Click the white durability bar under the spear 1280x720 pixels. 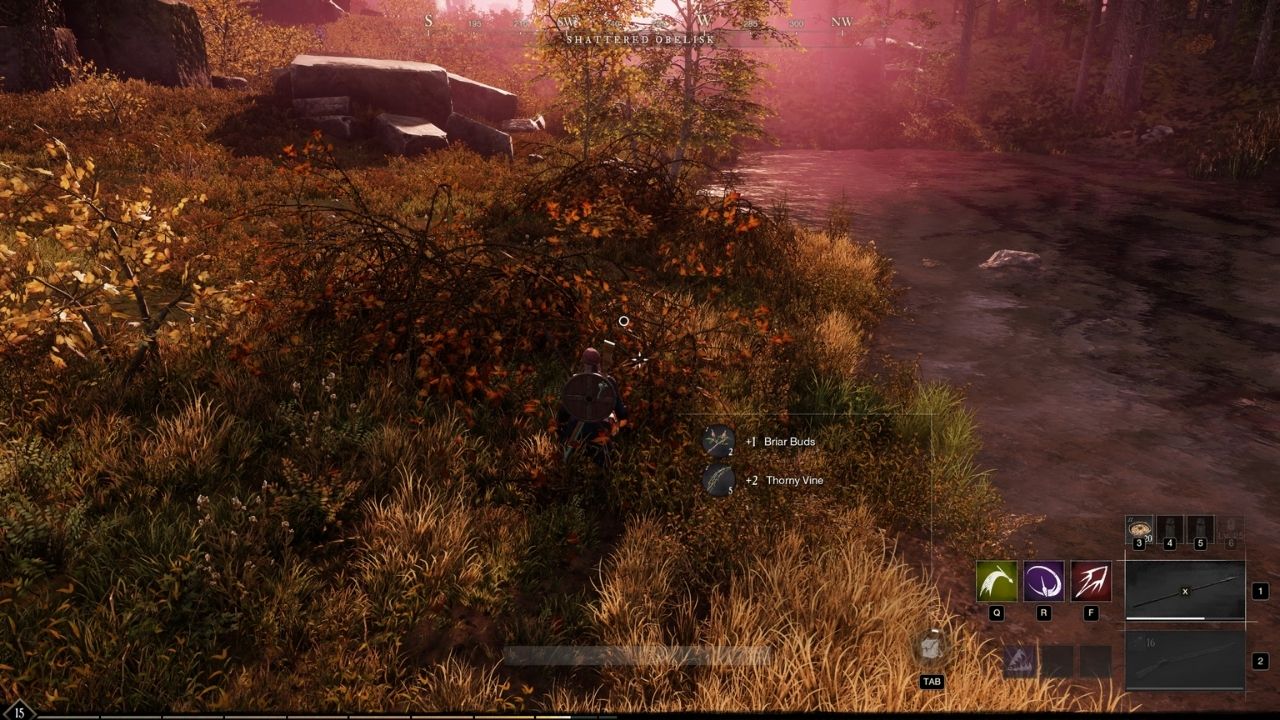[1165, 617]
